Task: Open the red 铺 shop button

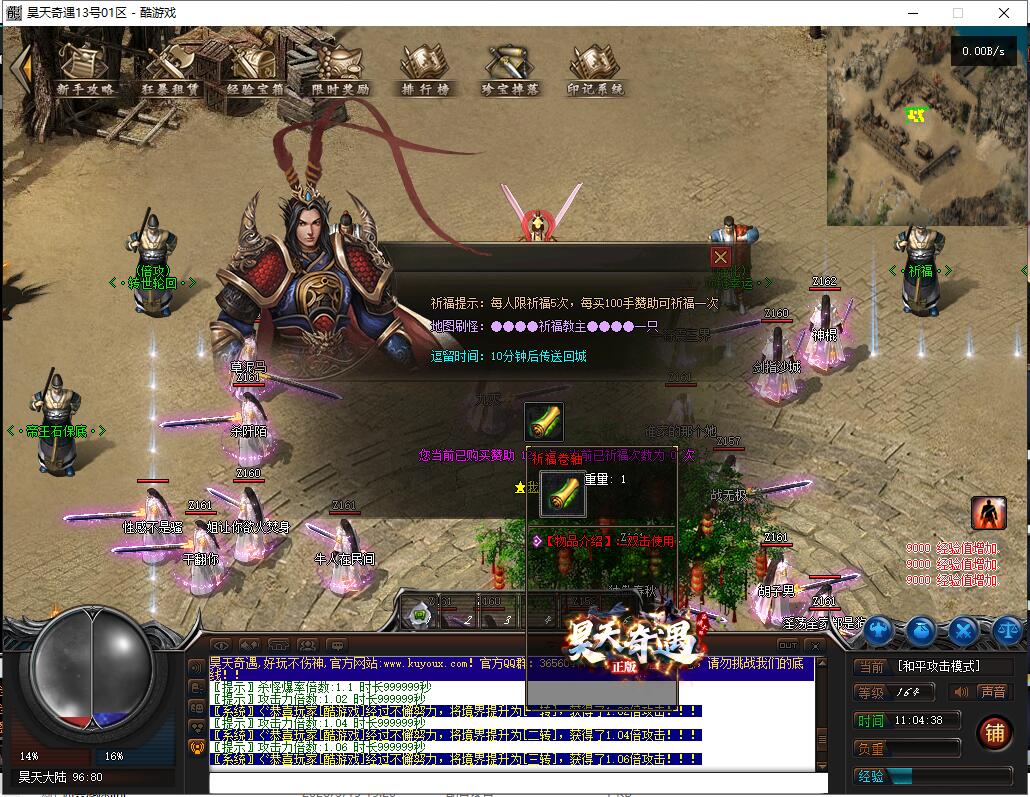Action: 994,733
